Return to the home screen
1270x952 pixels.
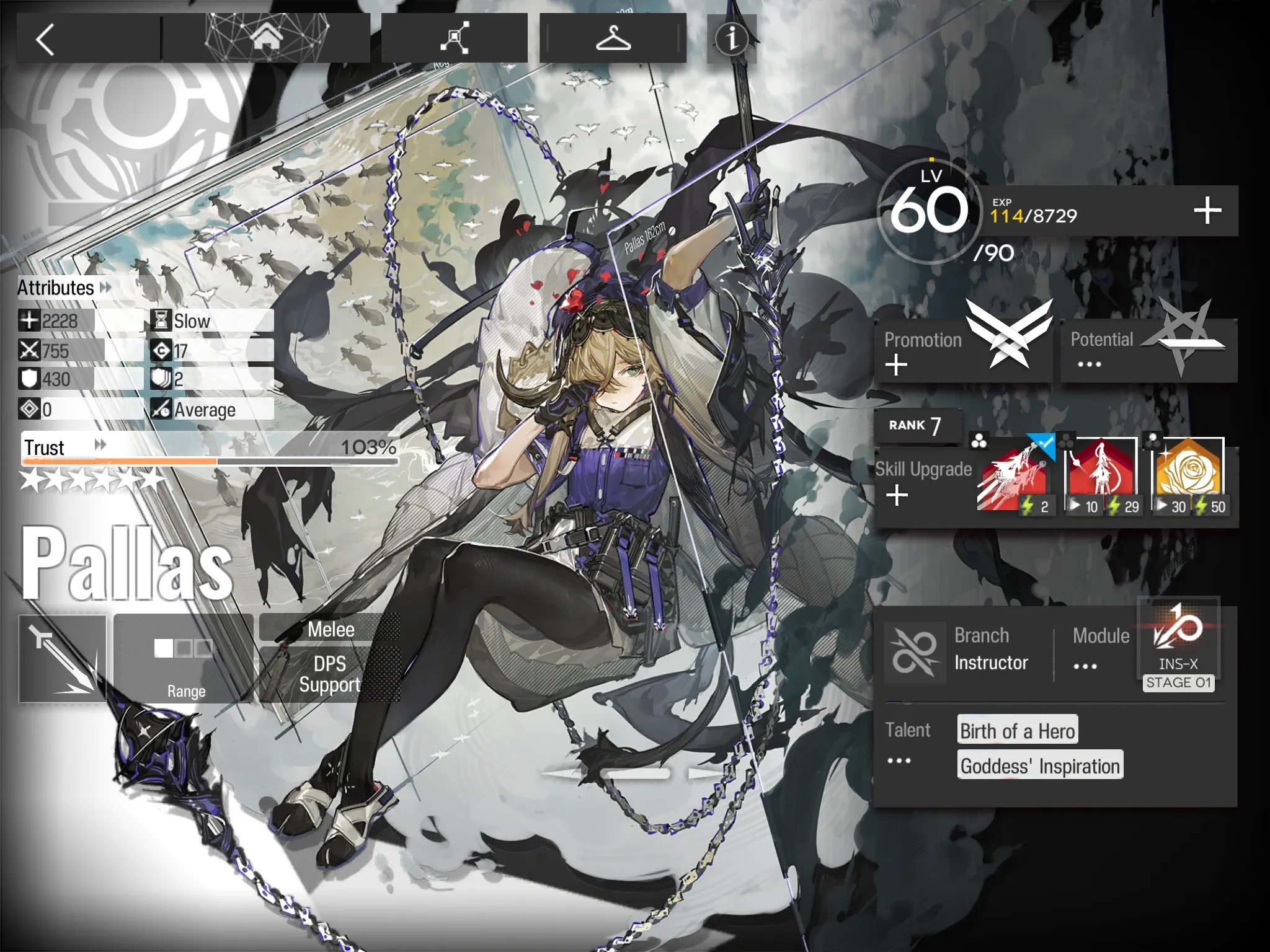click(266, 38)
